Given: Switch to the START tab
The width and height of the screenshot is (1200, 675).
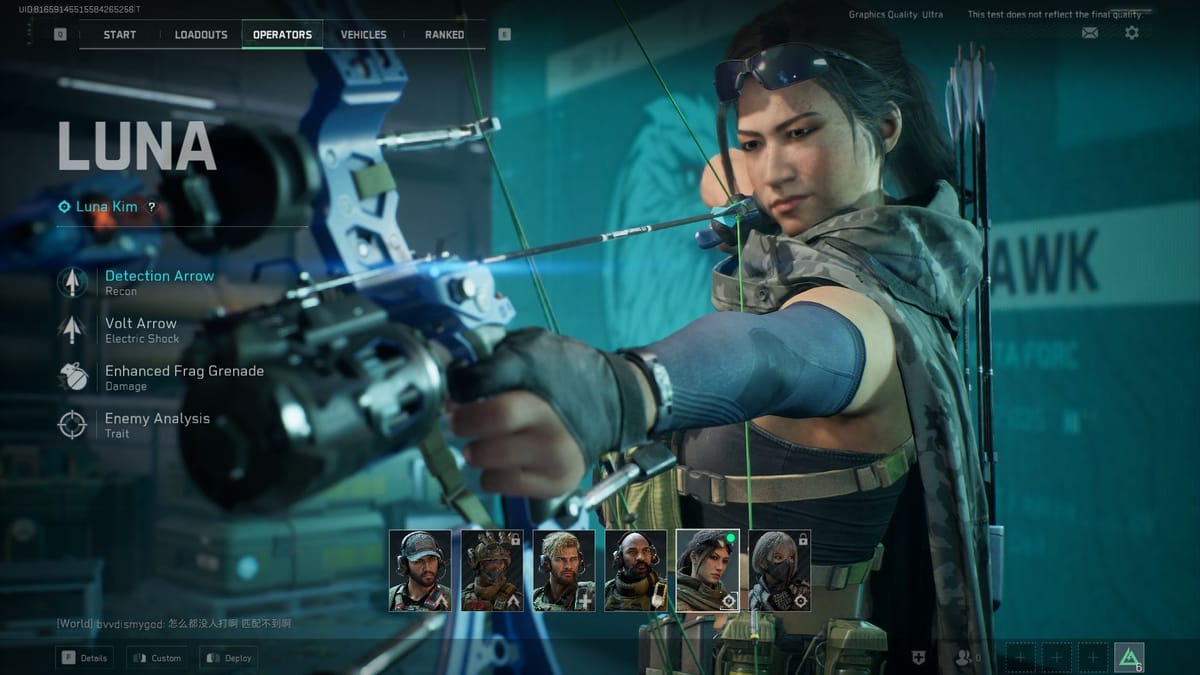Looking at the screenshot, I should [x=119, y=34].
